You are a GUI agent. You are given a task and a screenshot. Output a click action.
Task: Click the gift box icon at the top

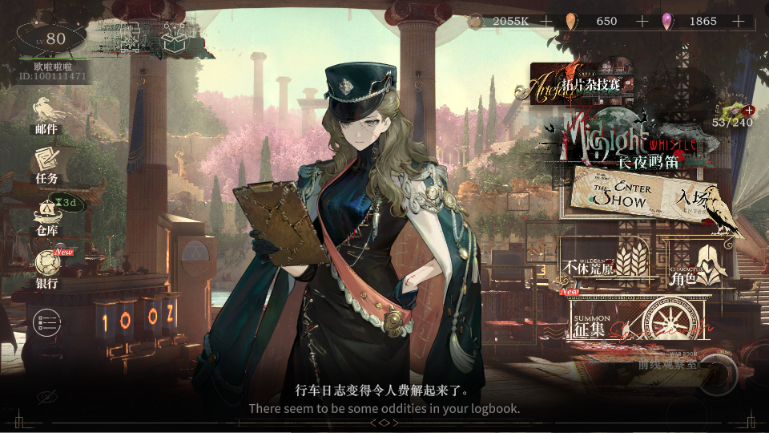tap(175, 40)
